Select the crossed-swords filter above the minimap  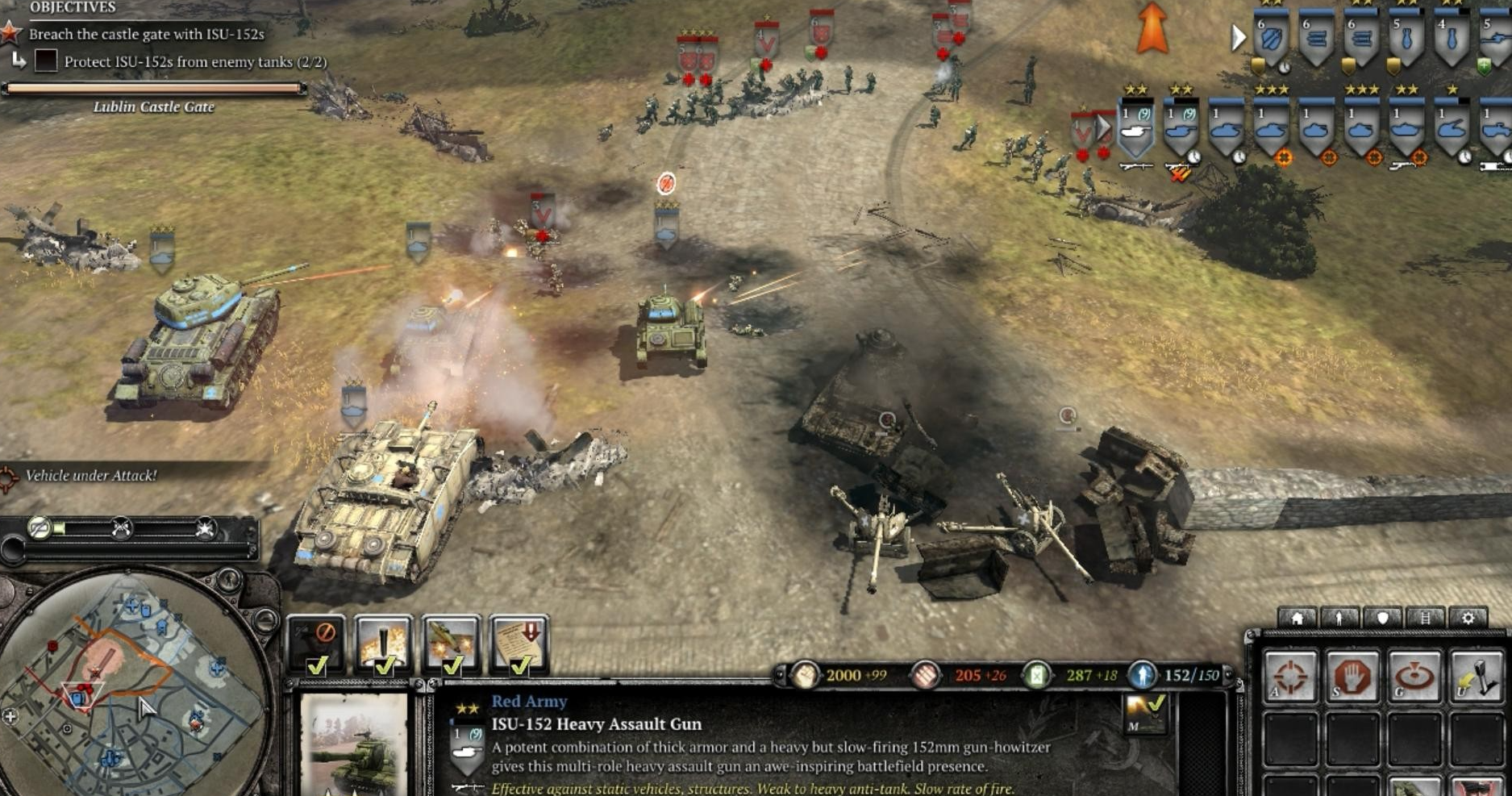click(x=122, y=527)
